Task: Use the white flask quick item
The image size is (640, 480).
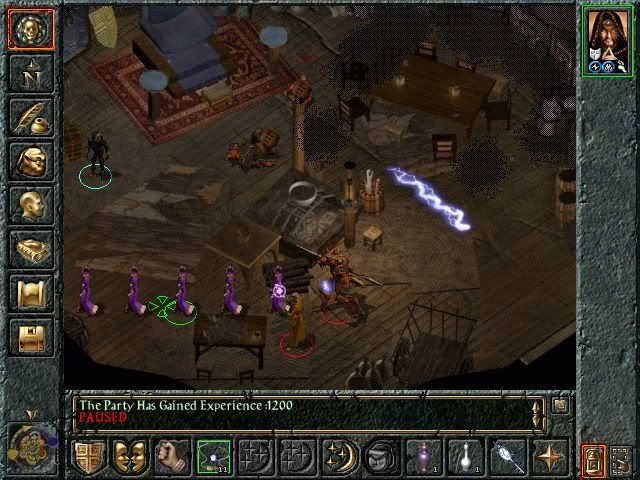Action: 466,458
